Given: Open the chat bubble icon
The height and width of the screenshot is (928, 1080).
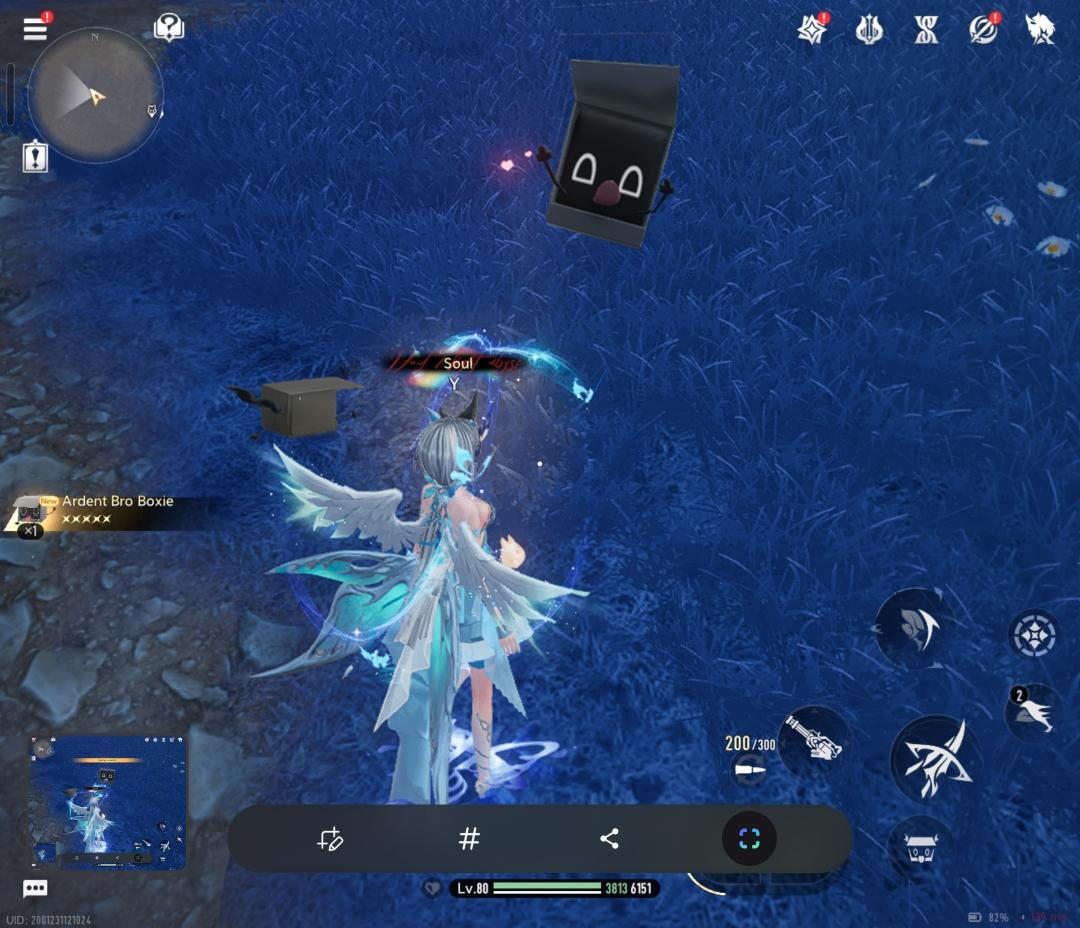Looking at the screenshot, I should pyautogui.click(x=35, y=888).
